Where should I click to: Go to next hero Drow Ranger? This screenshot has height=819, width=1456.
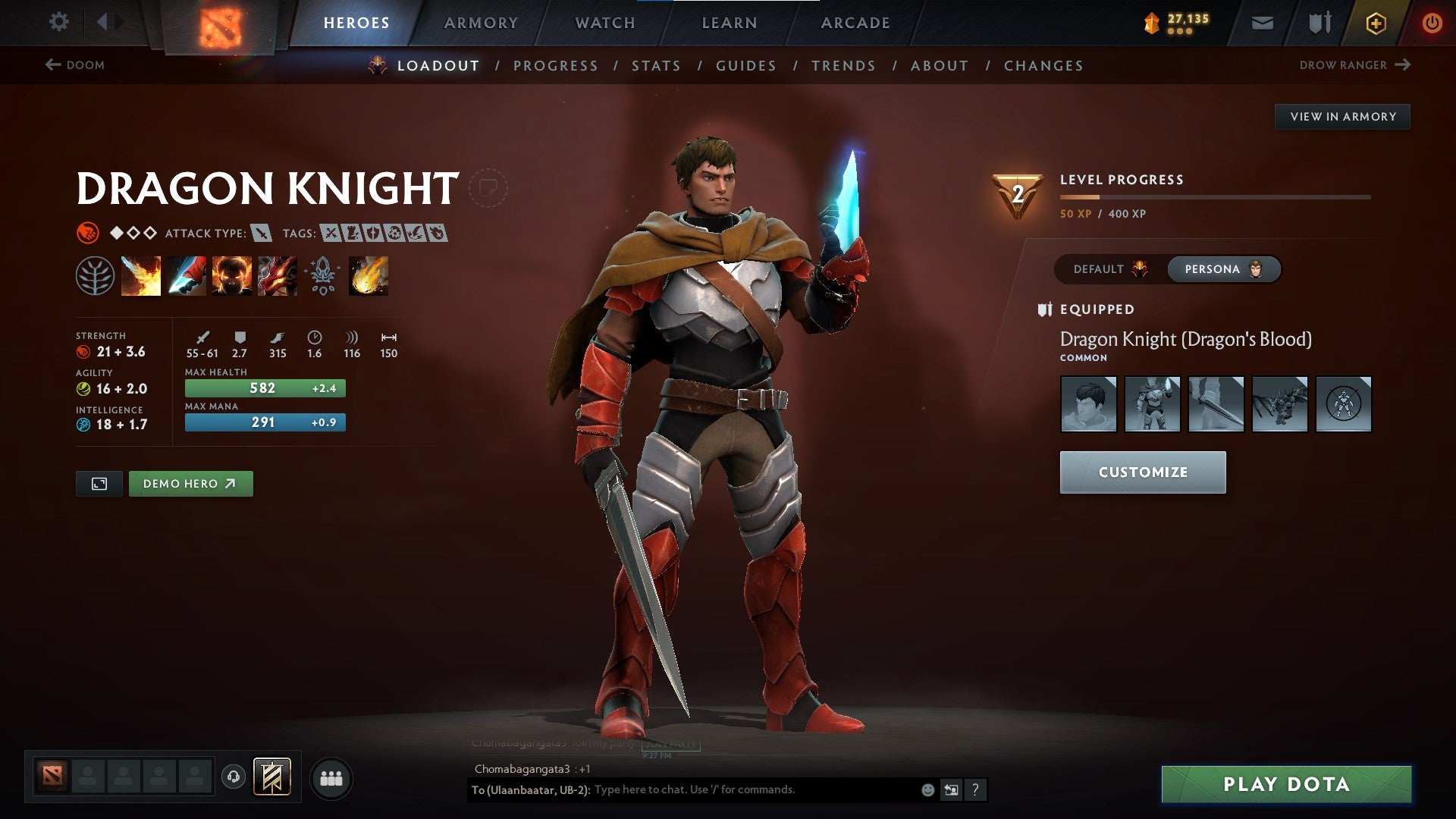1354,65
